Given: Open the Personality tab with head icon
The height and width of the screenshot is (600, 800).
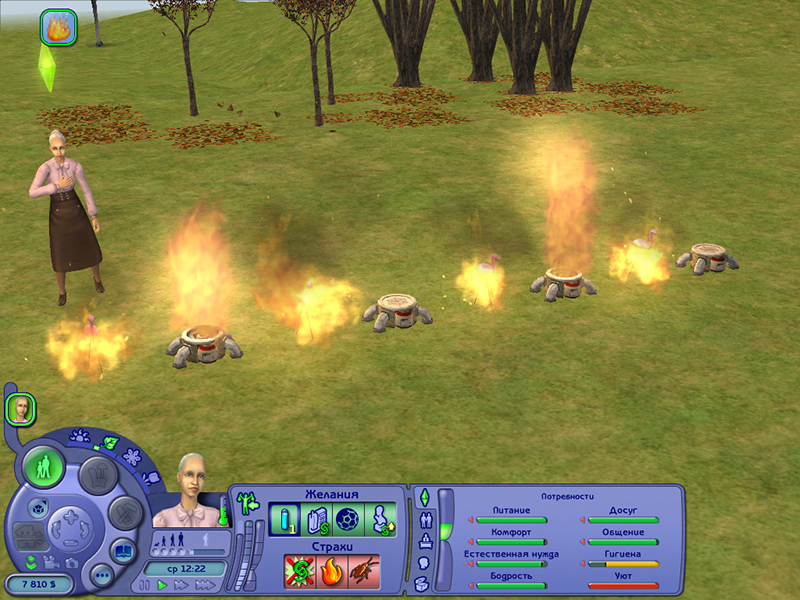Looking at the screenshot, I should (x=423, y=562).
